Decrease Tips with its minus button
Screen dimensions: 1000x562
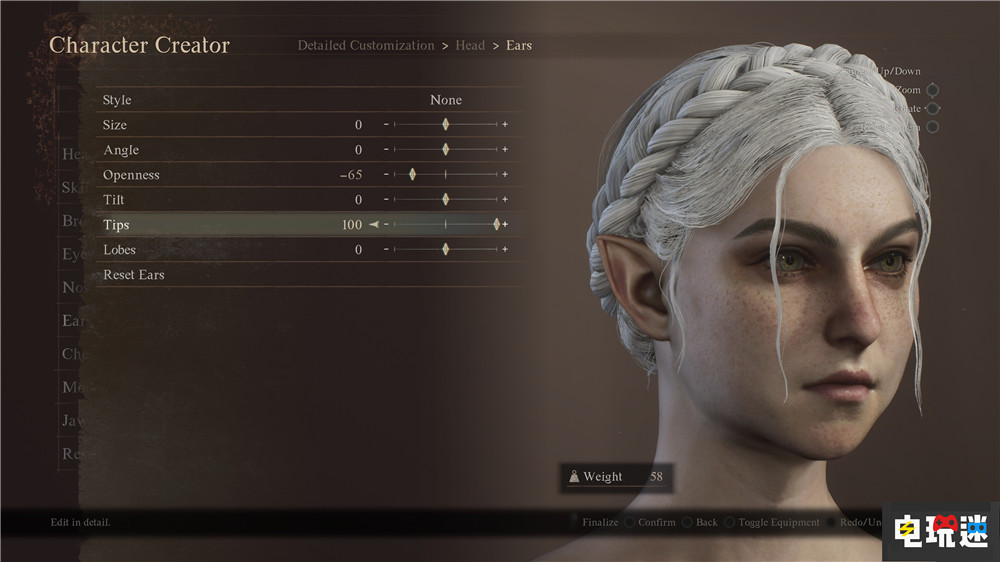pyautogui.click(x=387, y=225)
